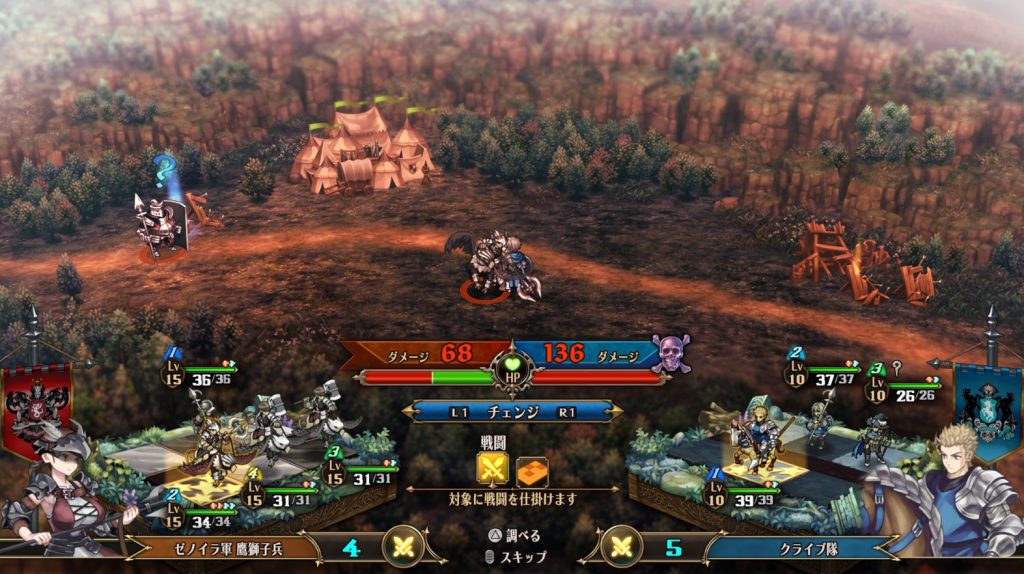Screen dimensions: 1024x574
Task: Click the blue チェンジ change bar
Action: [512, 411]
